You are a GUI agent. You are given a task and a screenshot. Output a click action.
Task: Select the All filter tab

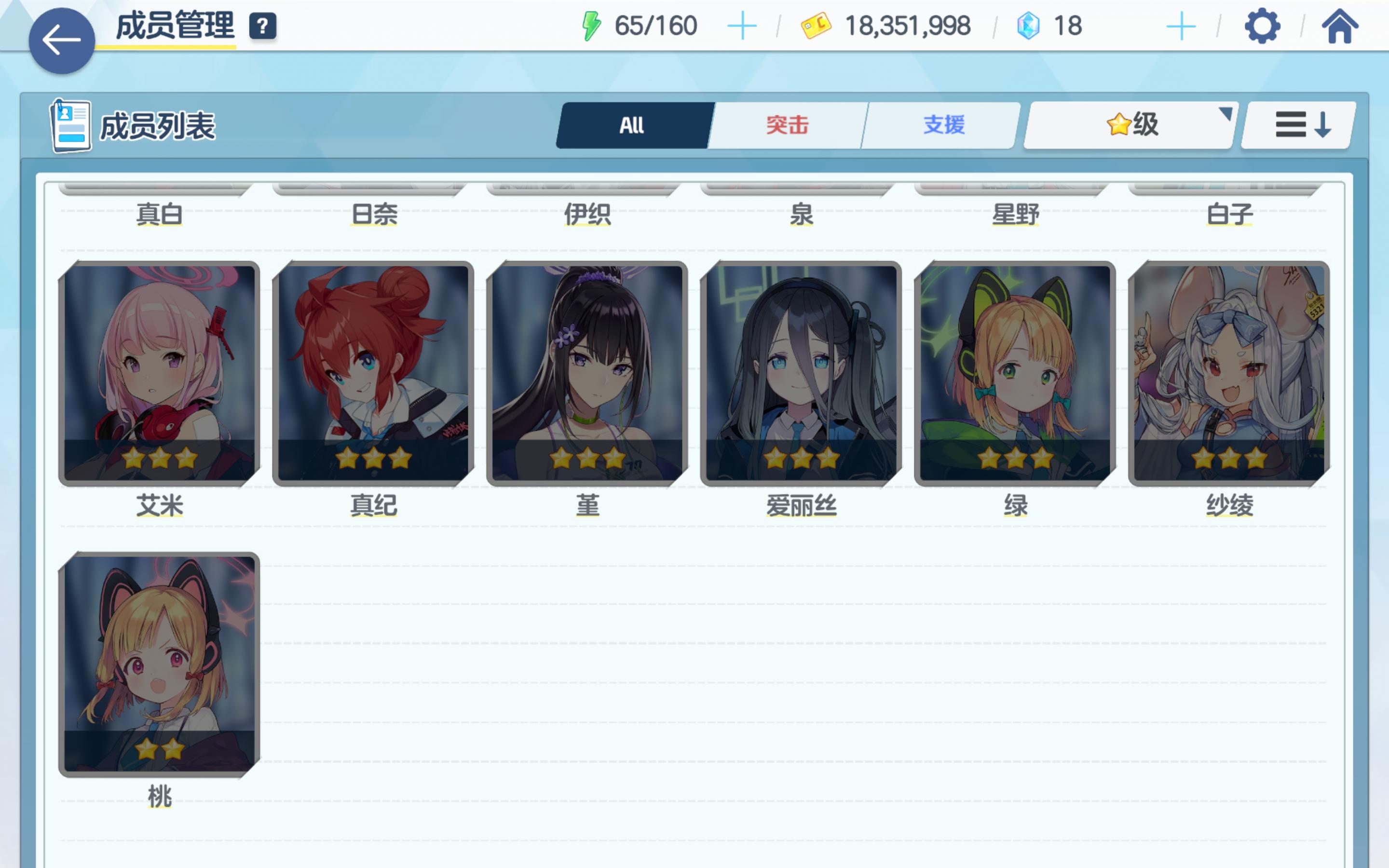pyautogui.click(x=631, y=124)
